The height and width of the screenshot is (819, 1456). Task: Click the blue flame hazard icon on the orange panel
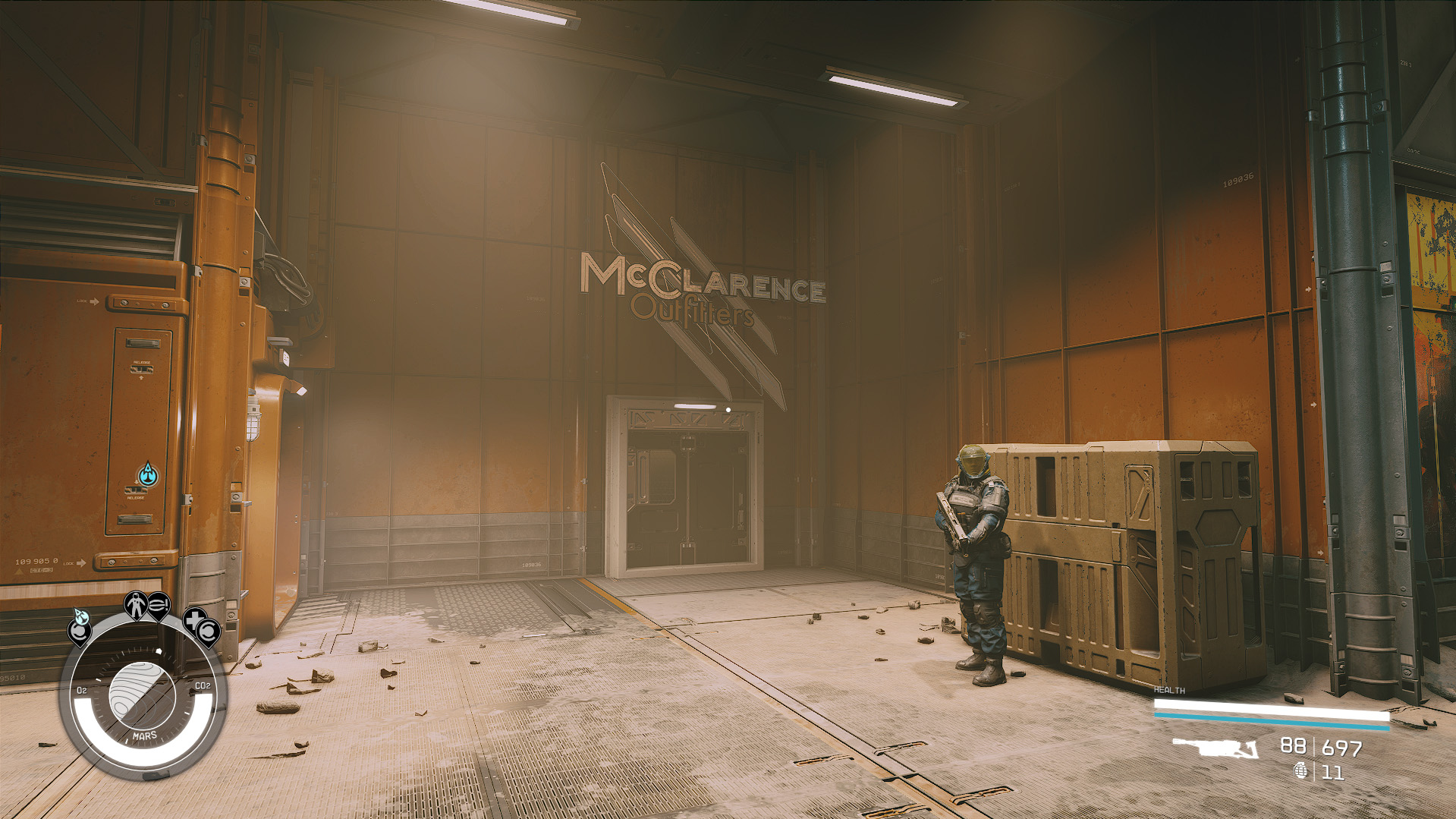pyautogui.click(x=147, y=473)
